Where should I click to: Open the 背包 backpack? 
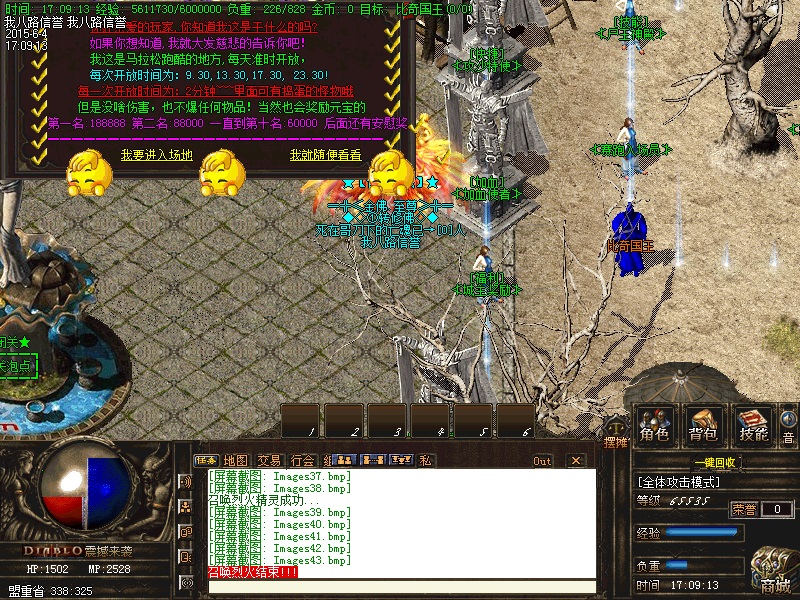click(x=703, y=426)
